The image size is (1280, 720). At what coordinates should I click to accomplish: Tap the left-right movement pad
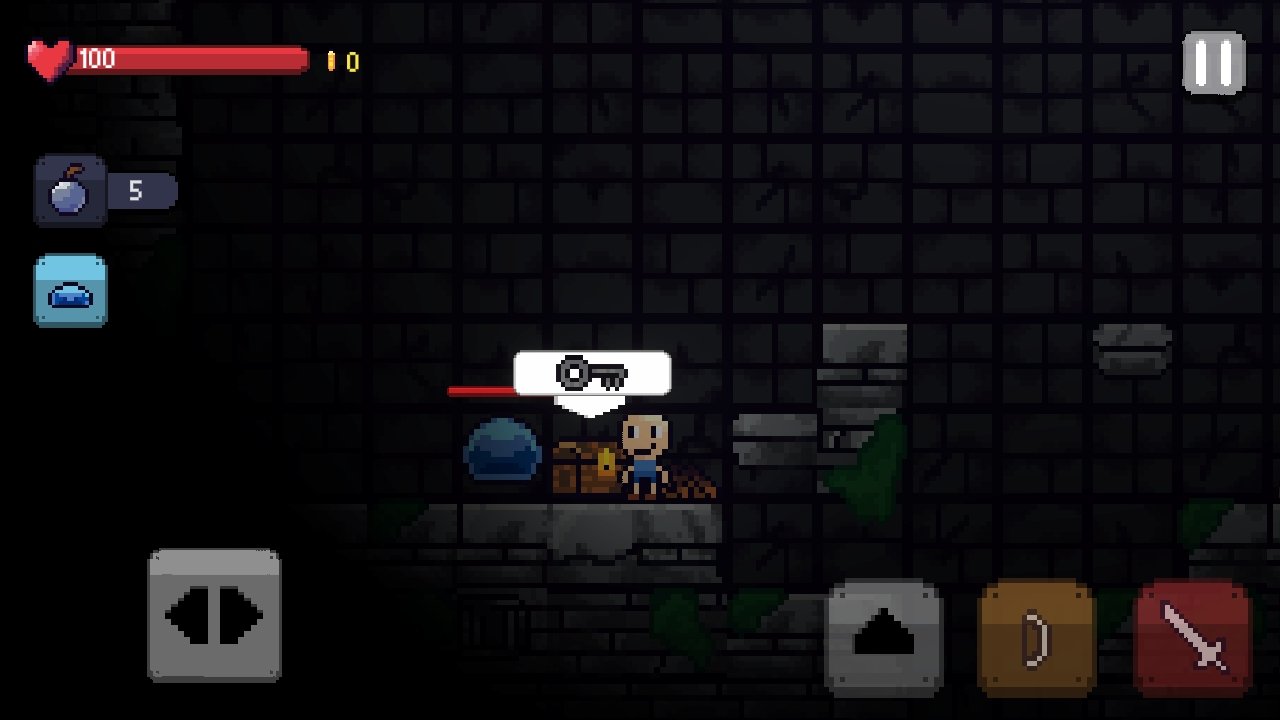click(214, 615)
